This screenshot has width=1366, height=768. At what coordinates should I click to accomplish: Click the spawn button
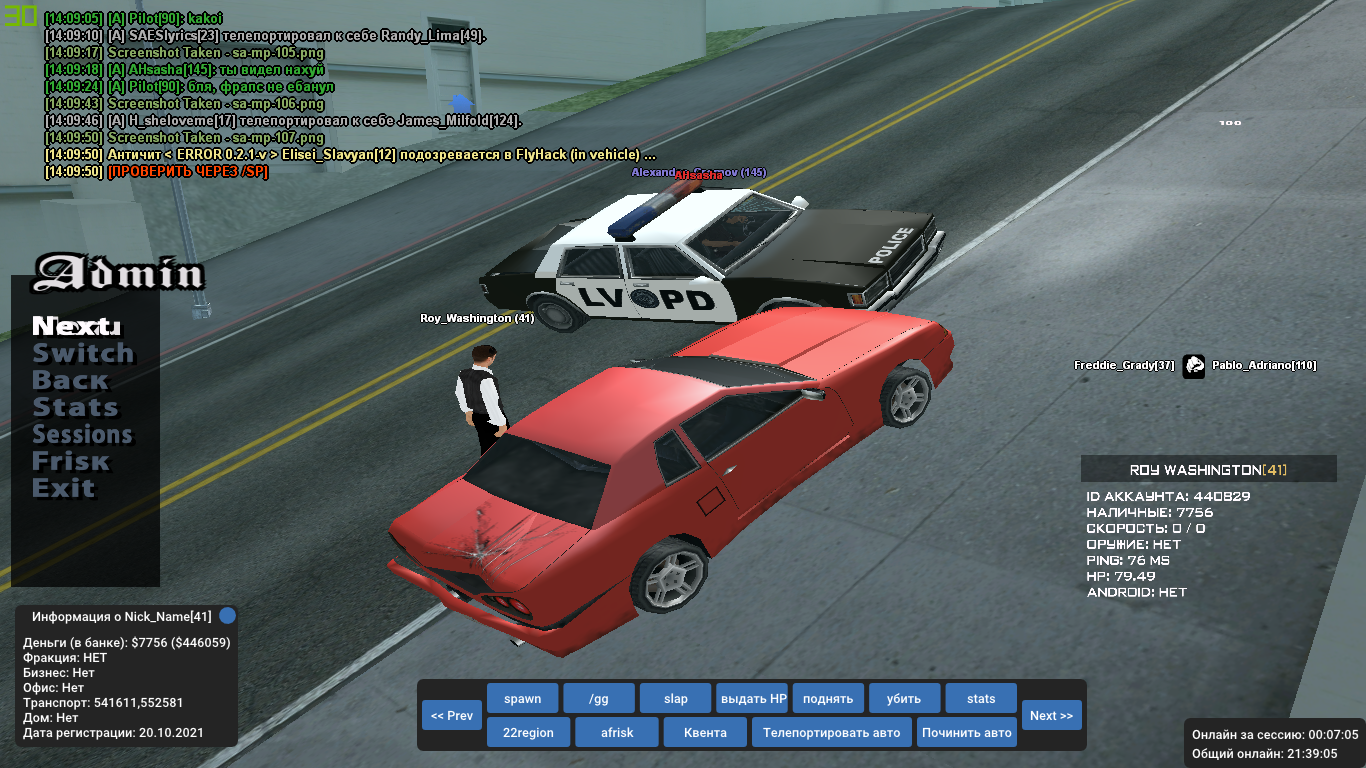tap(522, 698)
